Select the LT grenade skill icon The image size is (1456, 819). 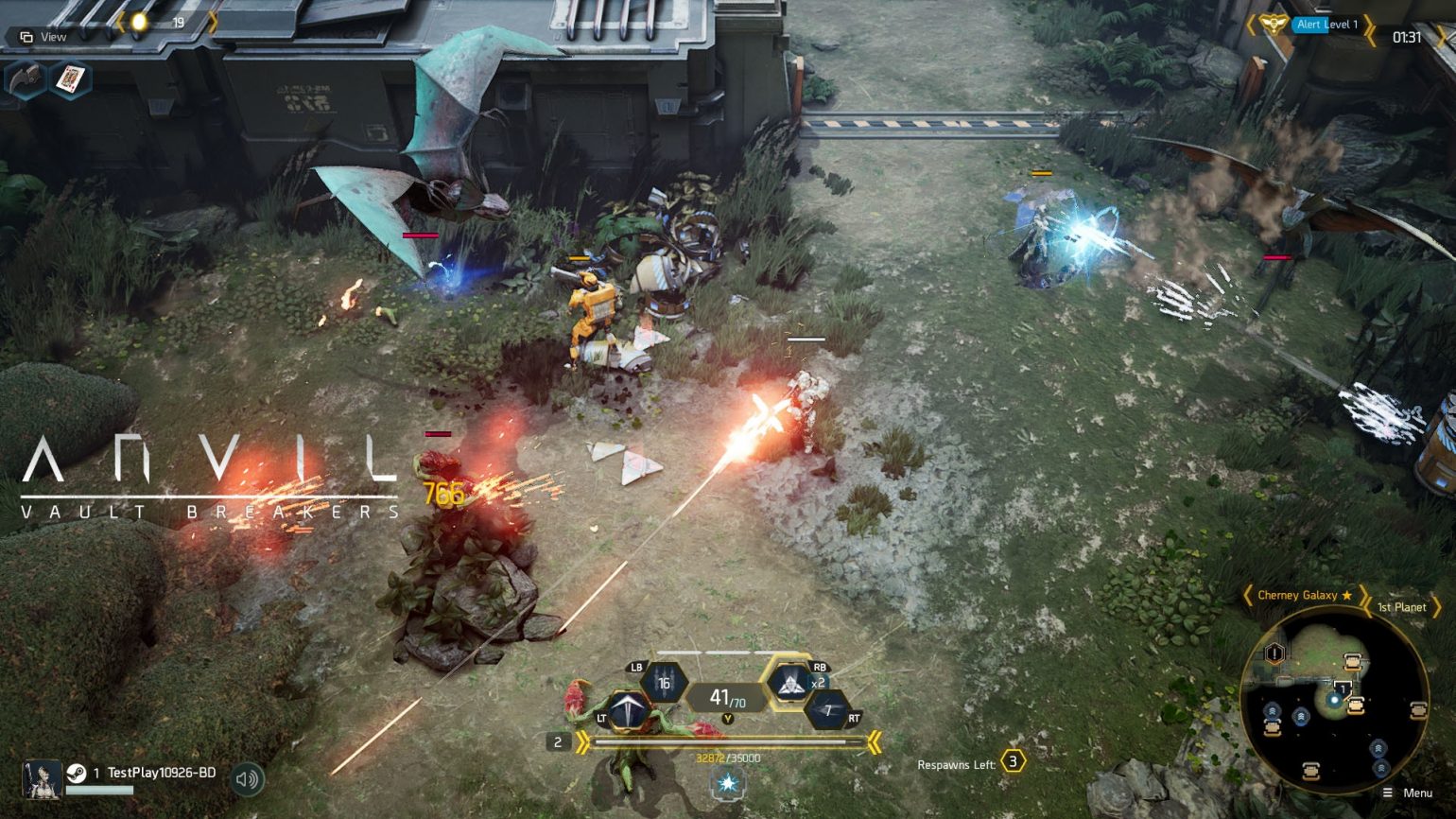[628, 707]
